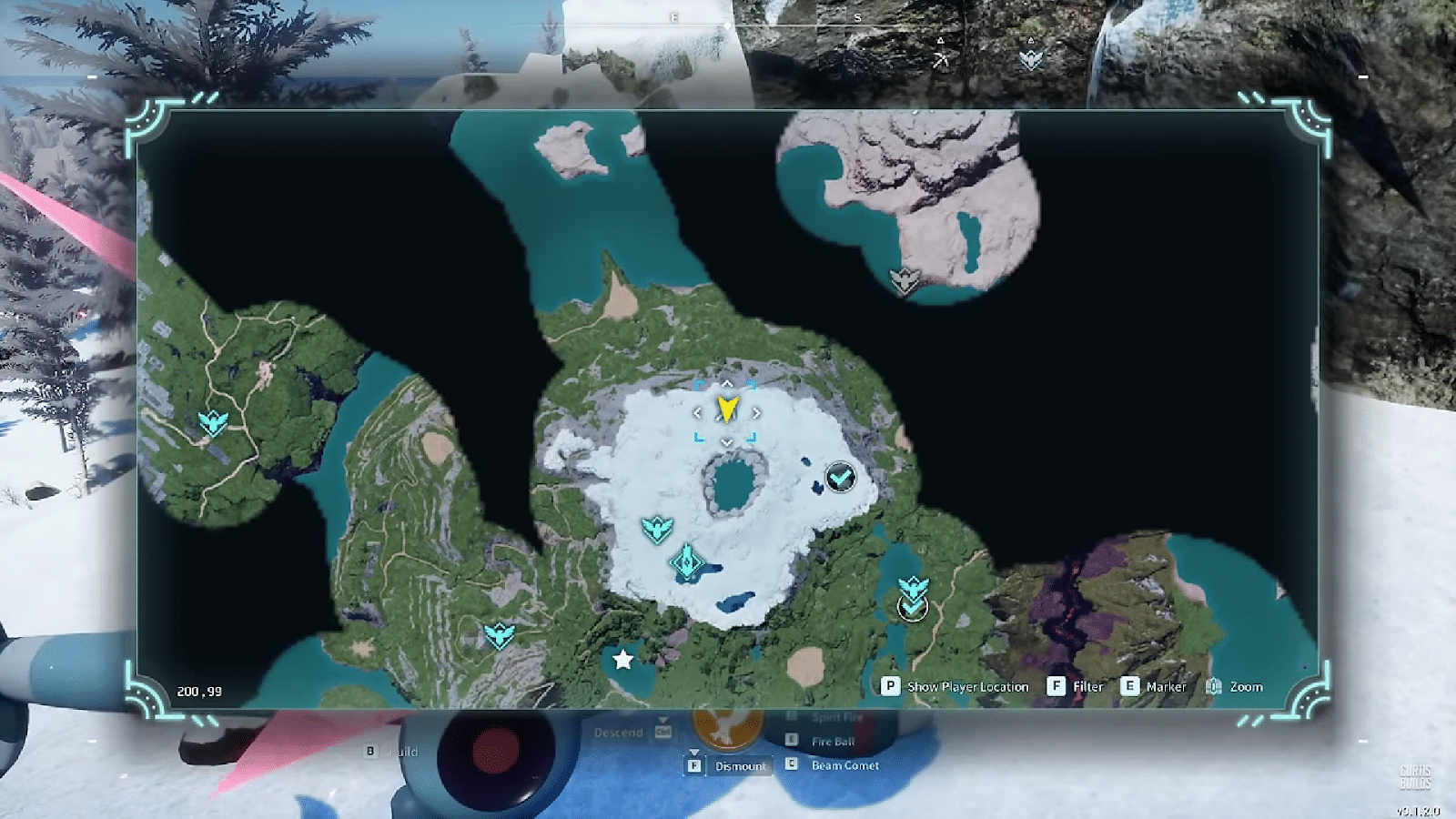Click the yellow player arrow on the snowfield
This screenshot has height=819, width=1456.
(x=727, y=411)
